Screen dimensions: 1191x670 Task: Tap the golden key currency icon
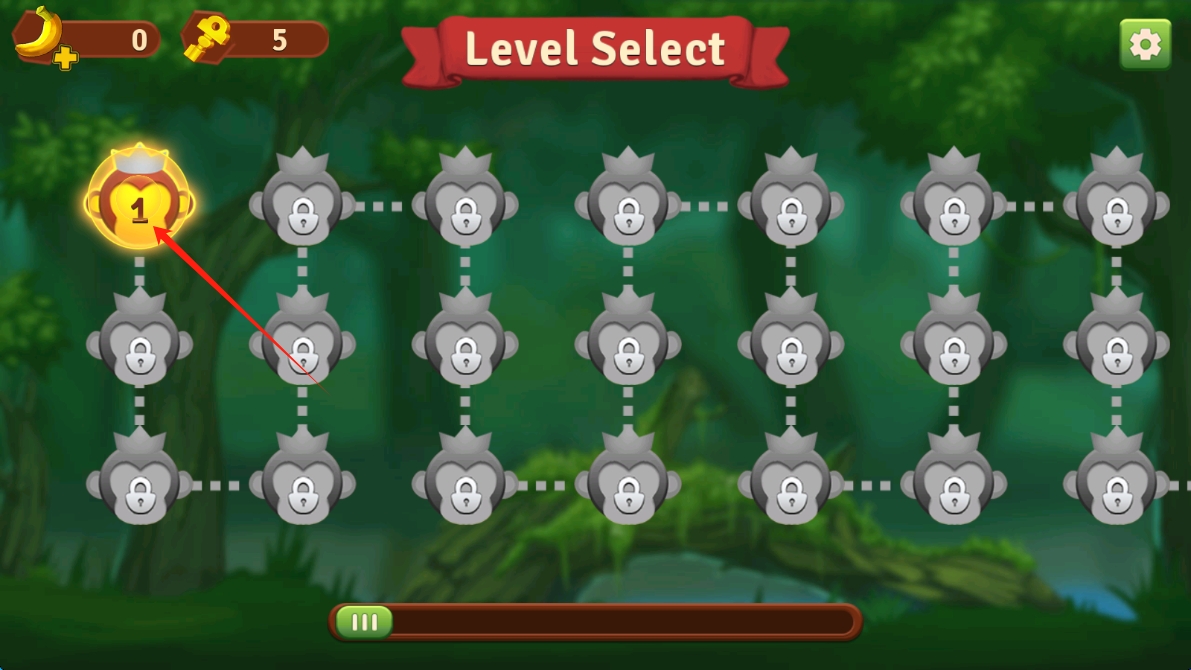(207, 39)
